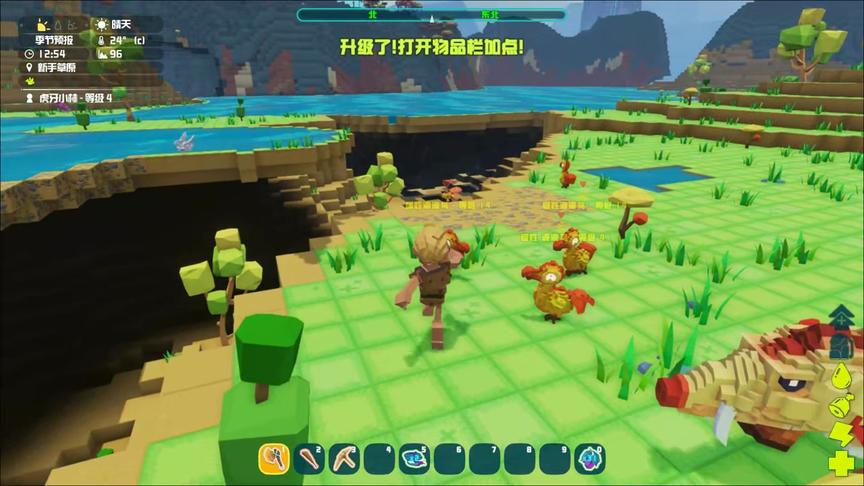The height and width of the screenshot is (486, 864).
Task: Choose the purple-blue item in hotbar slot 0
Action: pyautogui.click(x=589, y=459)
